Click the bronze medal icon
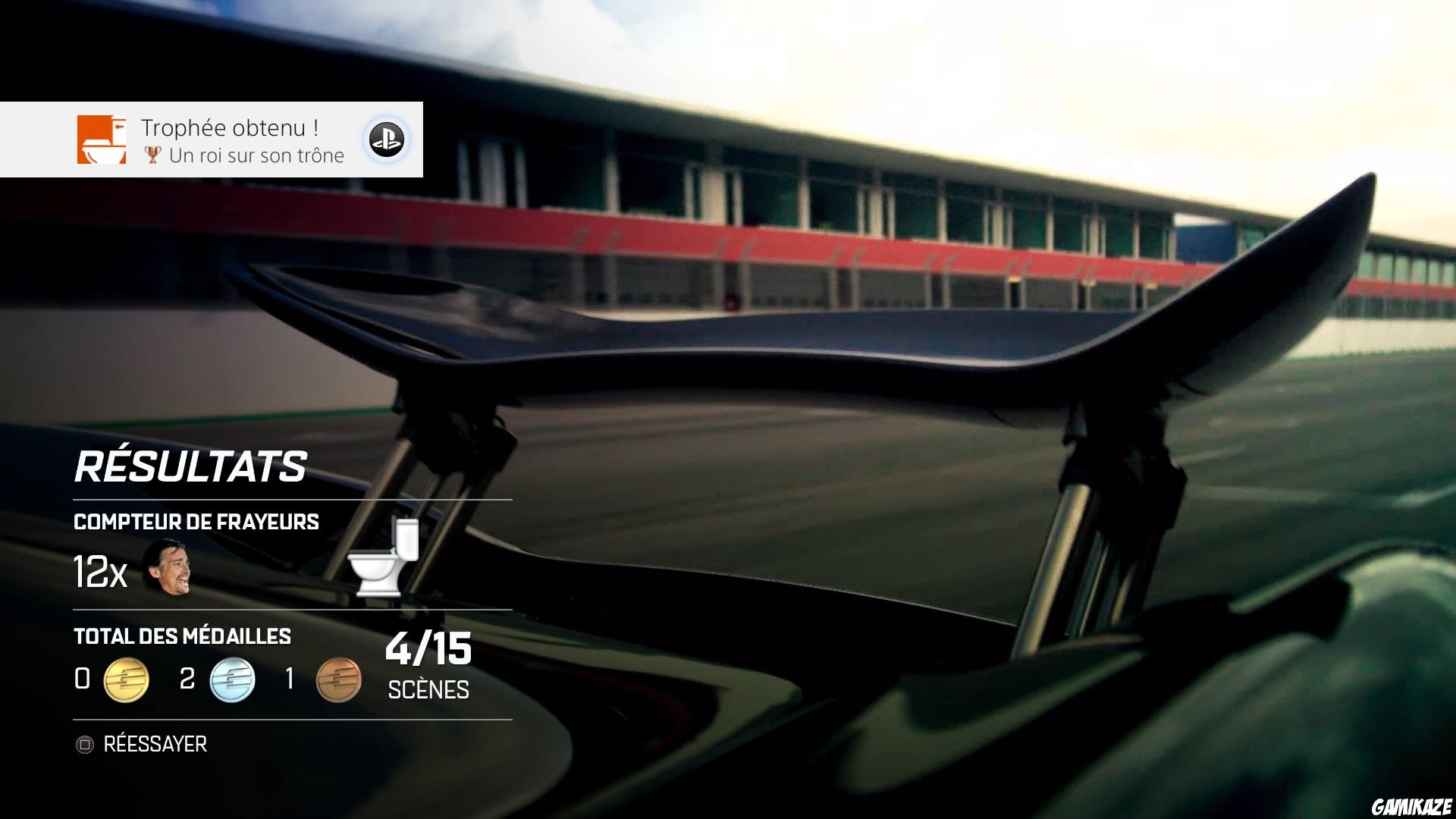 pyautogui.click(x=337, y=680)
